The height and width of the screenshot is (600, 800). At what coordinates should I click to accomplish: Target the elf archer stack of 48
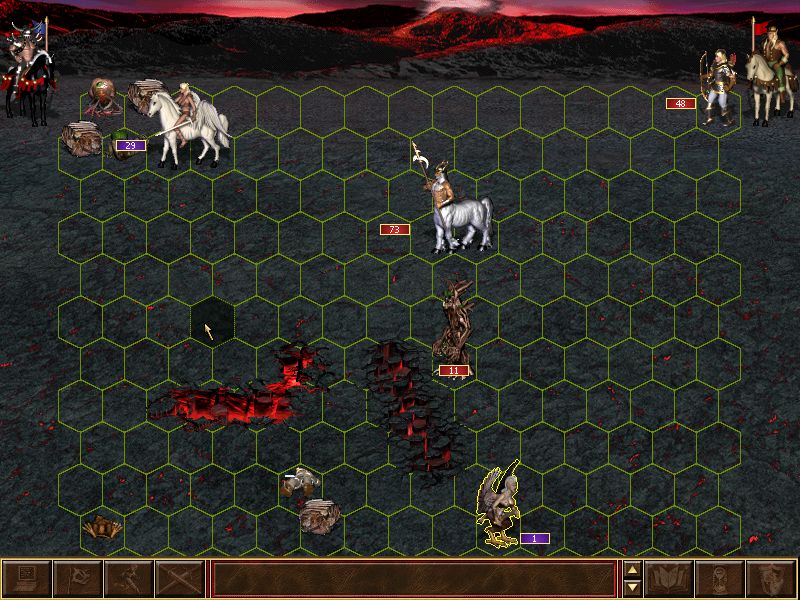click(x=717, y=90)
